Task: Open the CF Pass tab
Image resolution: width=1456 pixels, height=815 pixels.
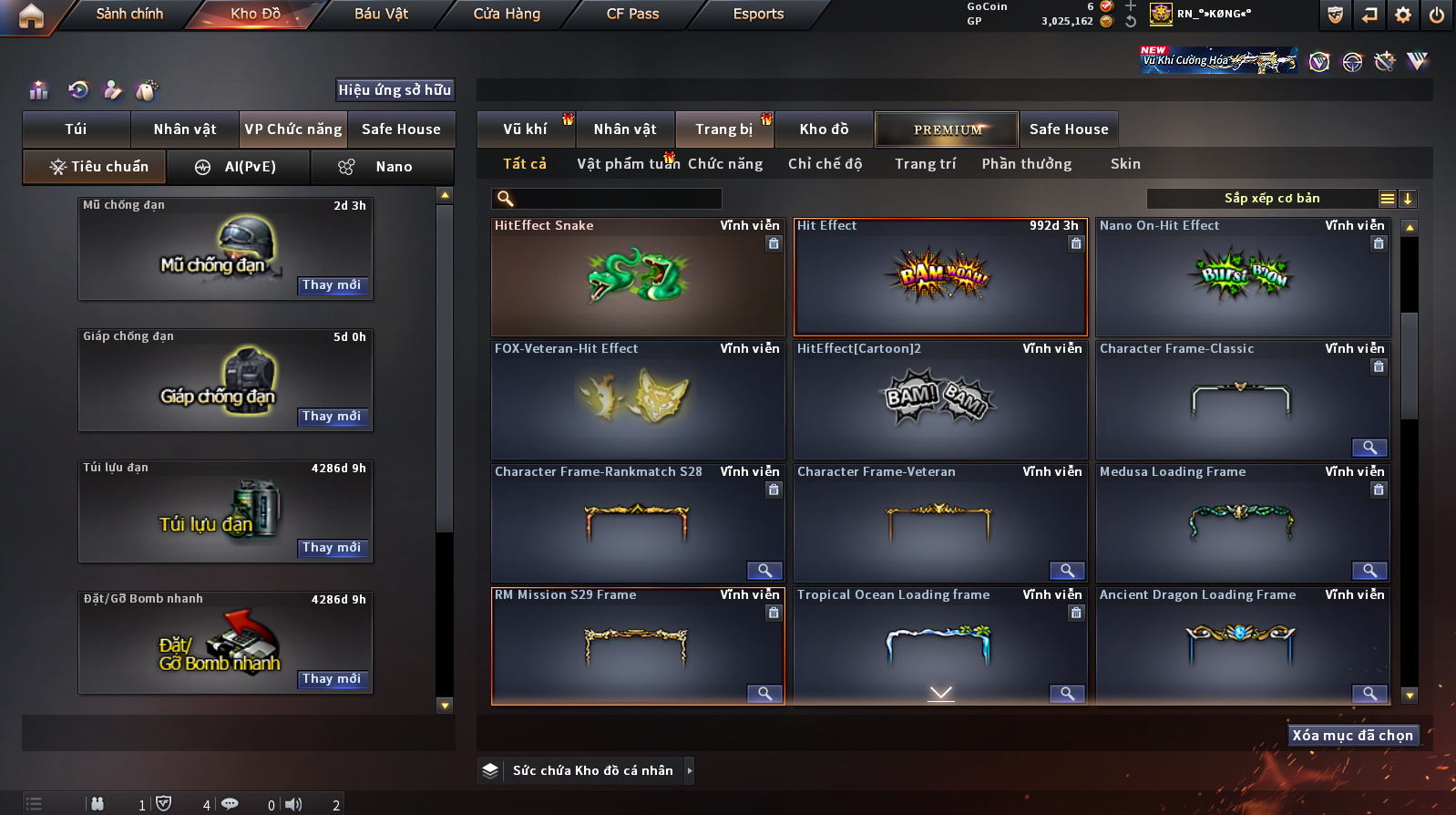Action: tap(632, 14)
